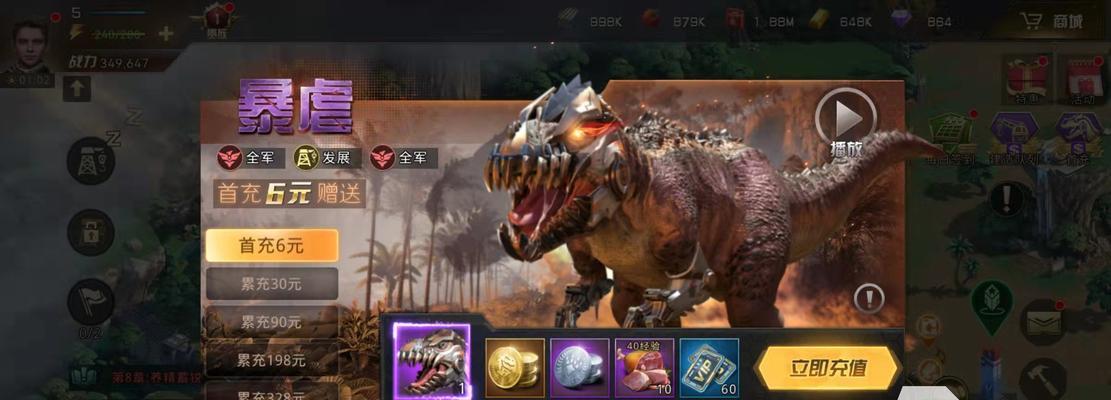Select the VIP ticket reward slot
Screen dimensions: 1111x400
[709, 368]
